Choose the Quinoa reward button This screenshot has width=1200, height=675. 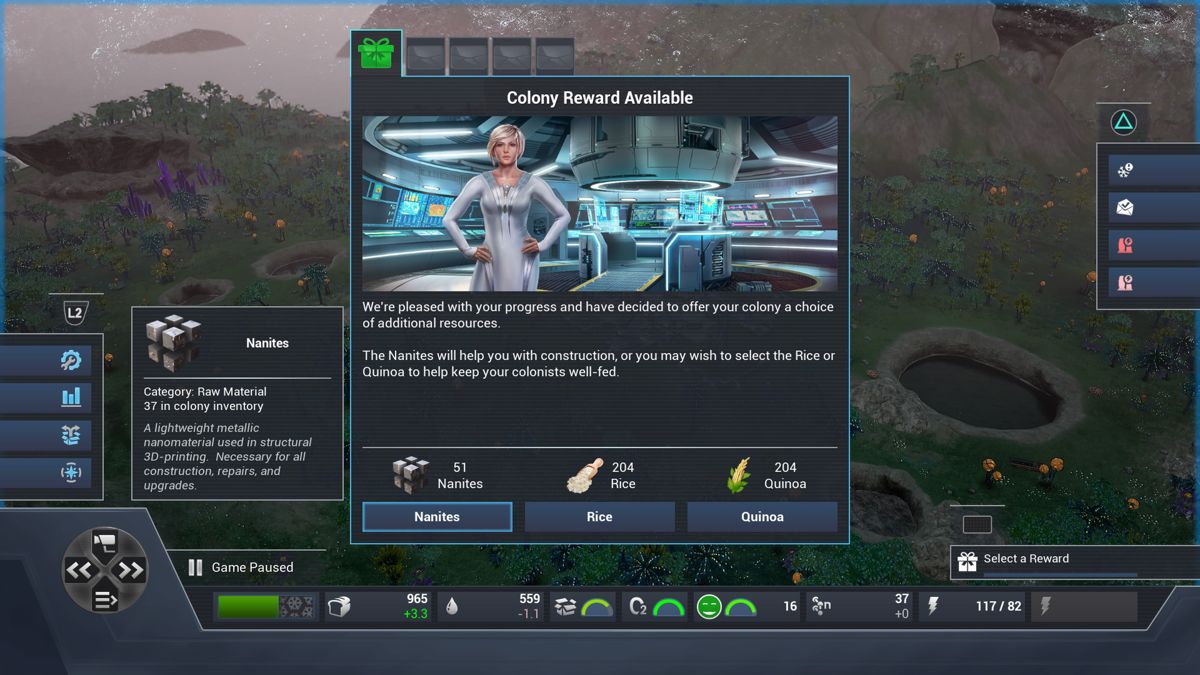point(762,517)
